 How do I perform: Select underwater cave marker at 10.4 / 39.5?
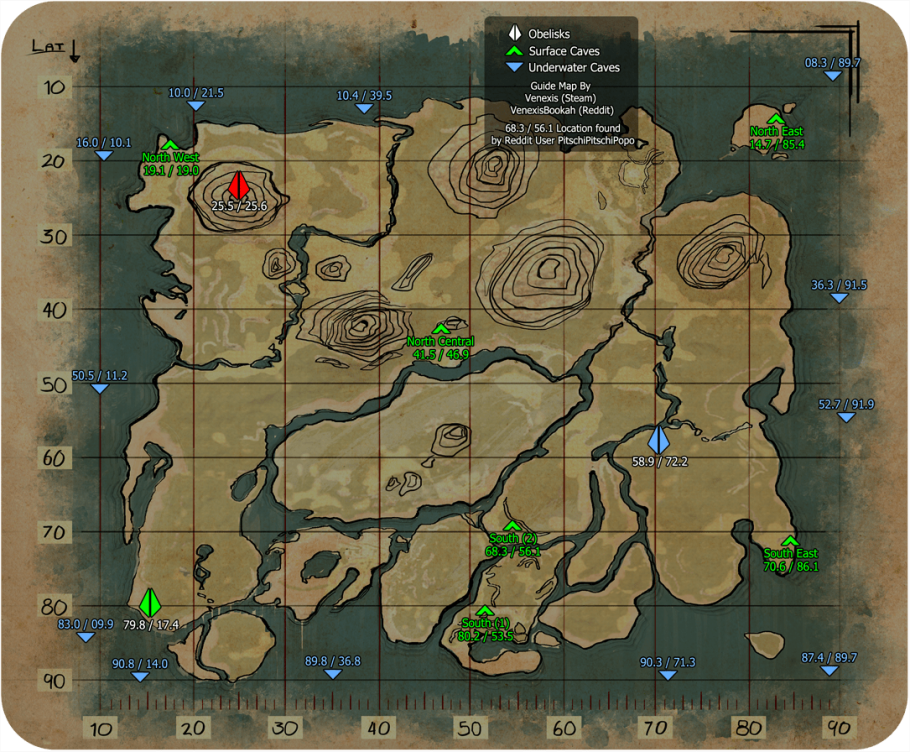[x=364, y=109]
